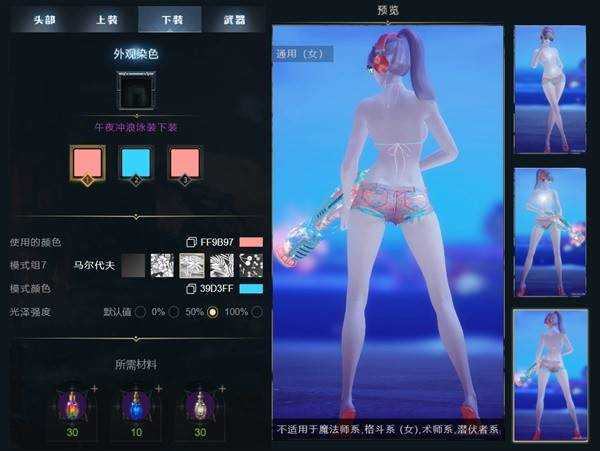Set gloss strength to 默认值 (default)
This screenshot has height=451, width=600.
[140, 312]
